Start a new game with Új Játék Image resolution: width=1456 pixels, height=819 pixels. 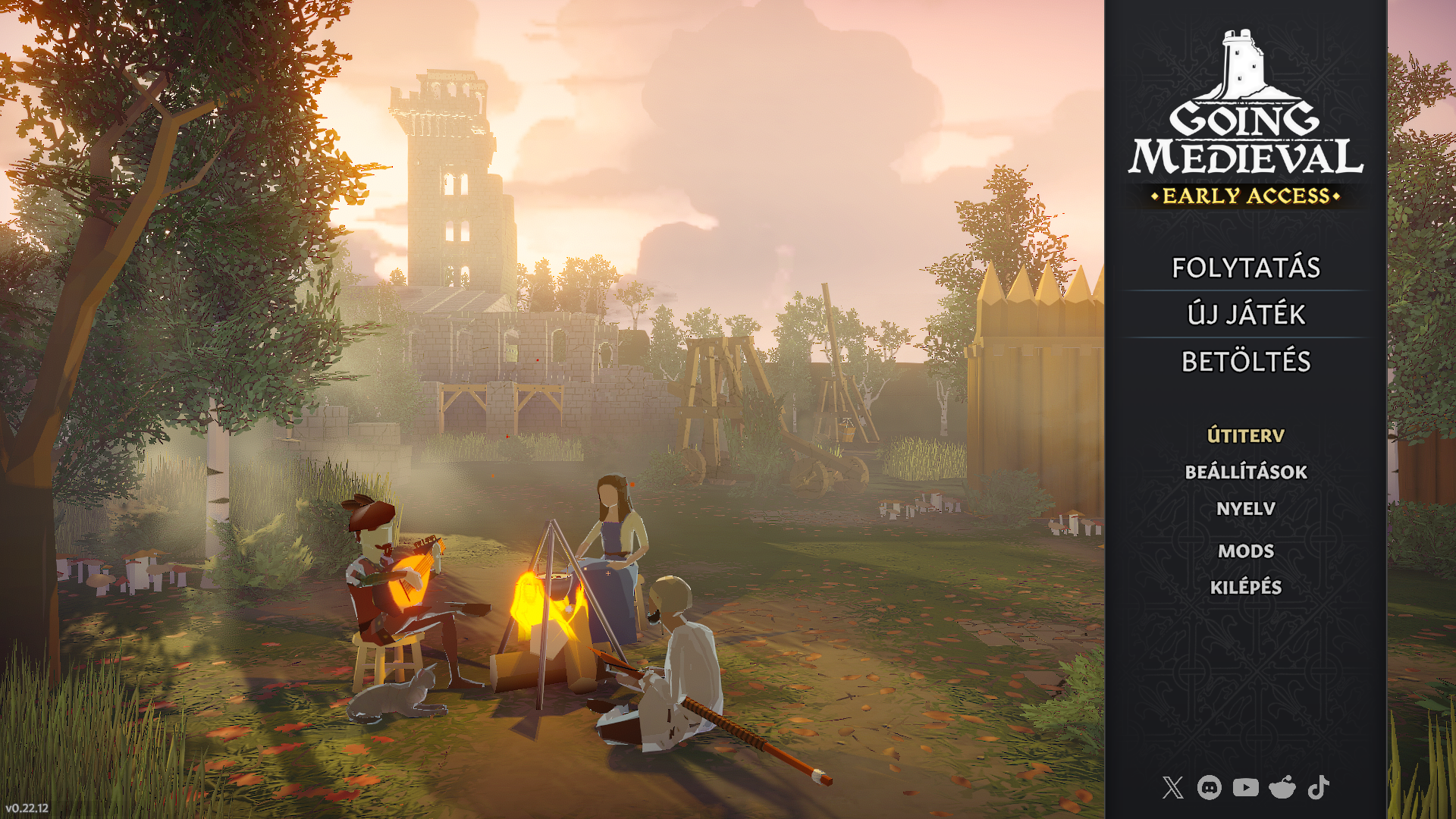(1246, 315)
